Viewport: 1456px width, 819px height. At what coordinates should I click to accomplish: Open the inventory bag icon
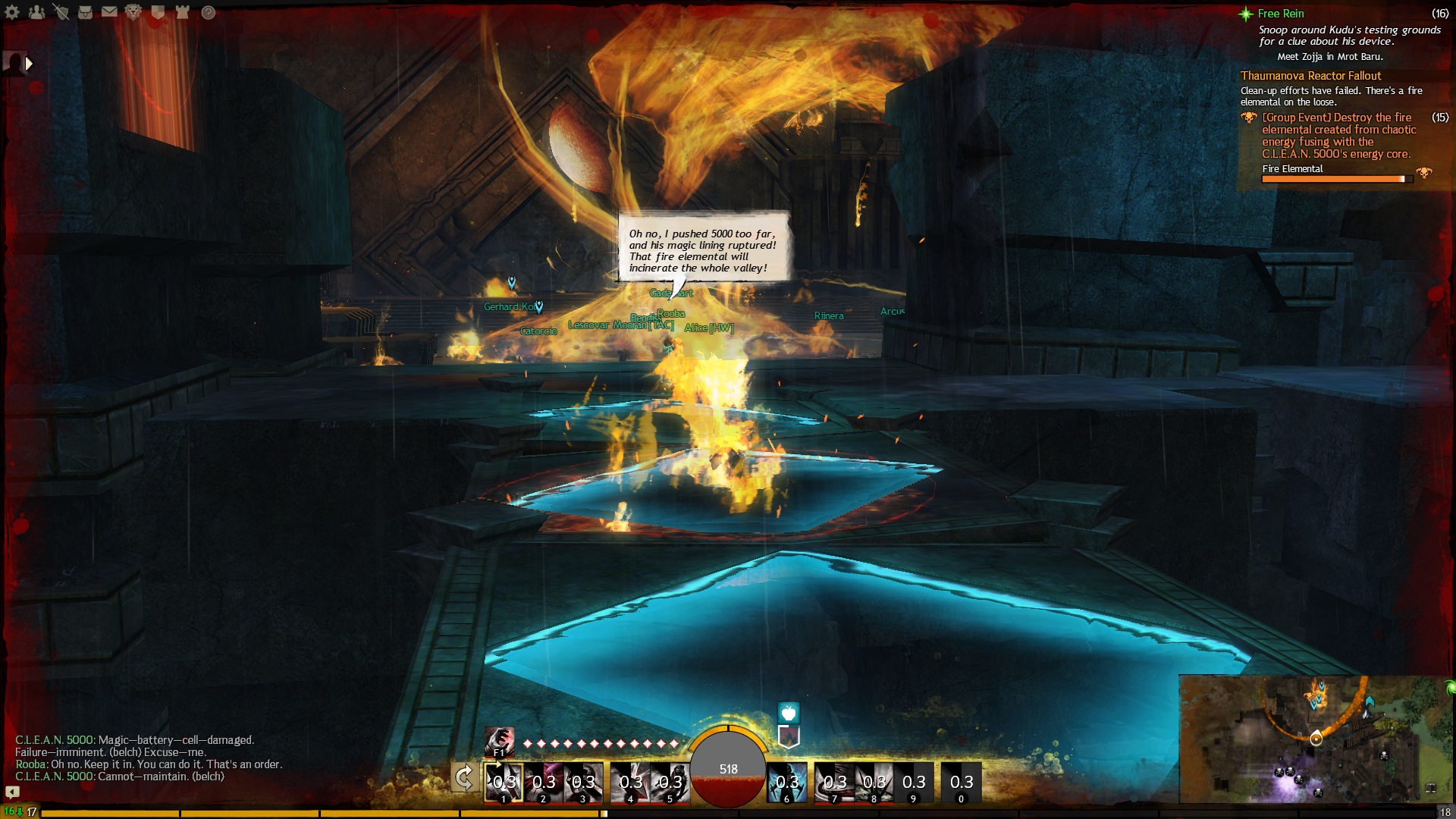point(85,12)
